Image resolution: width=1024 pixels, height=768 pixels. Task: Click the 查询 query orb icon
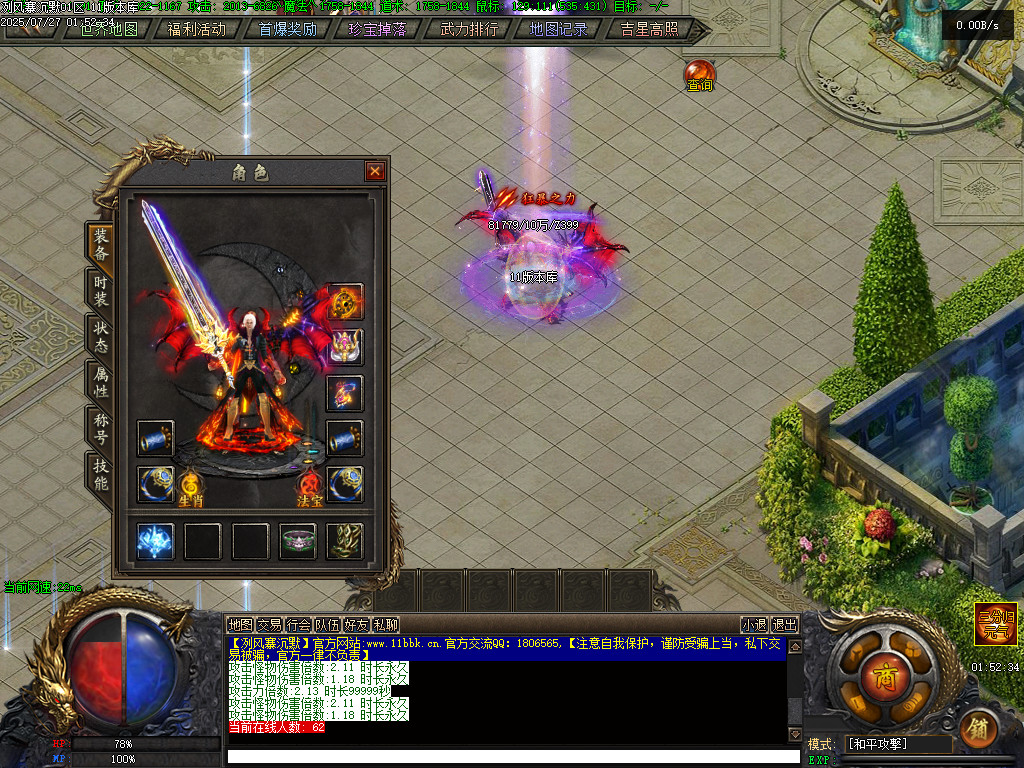699,75
